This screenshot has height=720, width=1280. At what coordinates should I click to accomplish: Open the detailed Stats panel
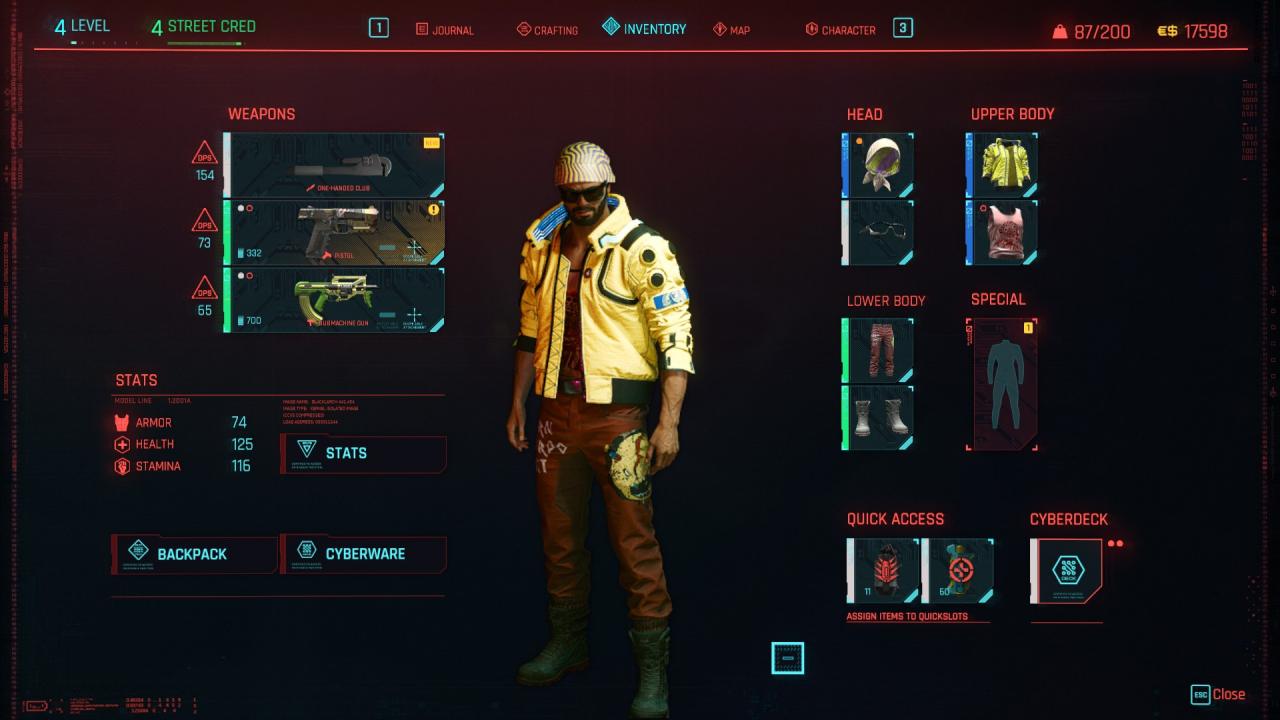[364, 453]
